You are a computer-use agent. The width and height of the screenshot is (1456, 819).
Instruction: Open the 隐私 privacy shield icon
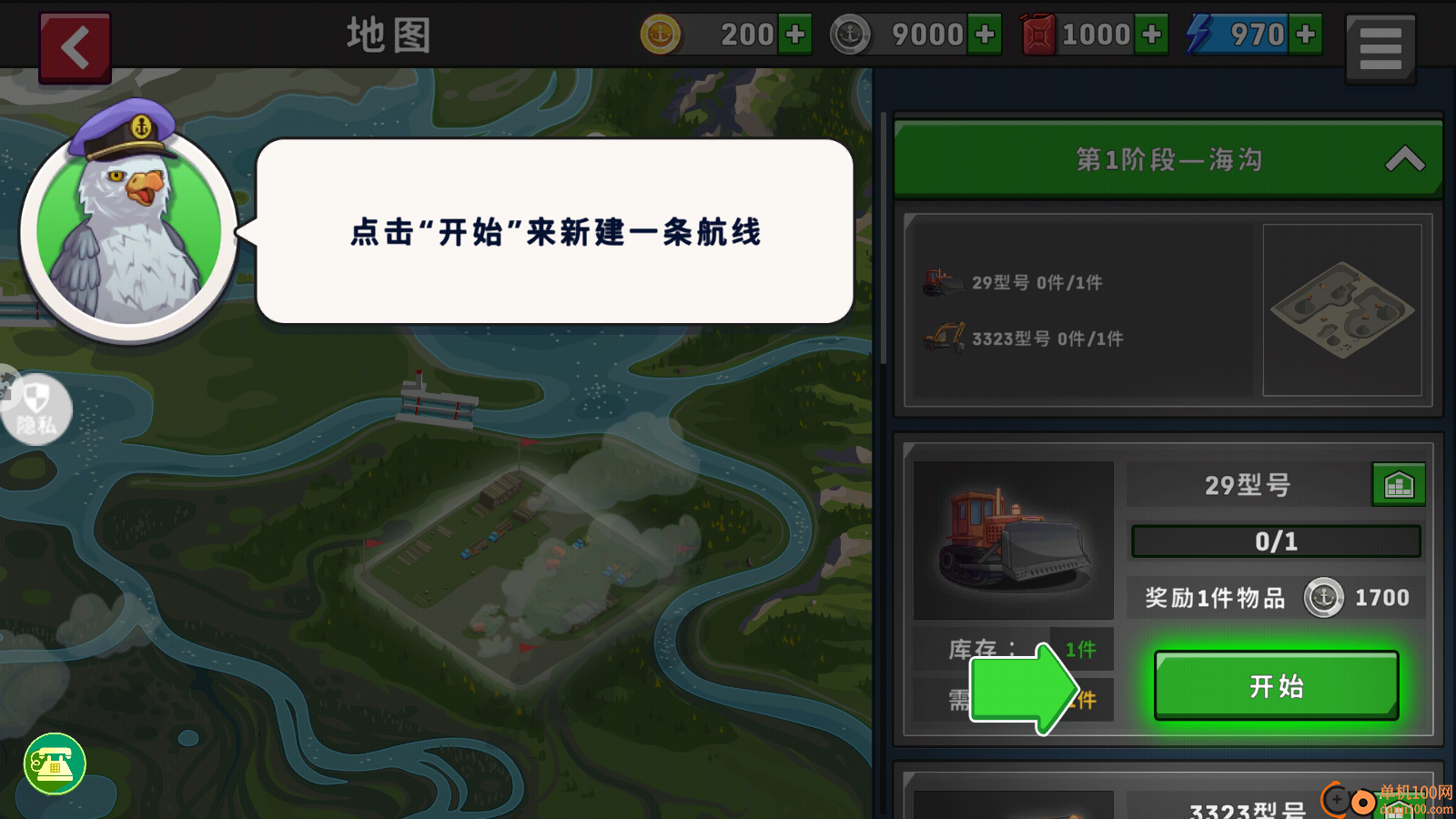coord(36,411)
